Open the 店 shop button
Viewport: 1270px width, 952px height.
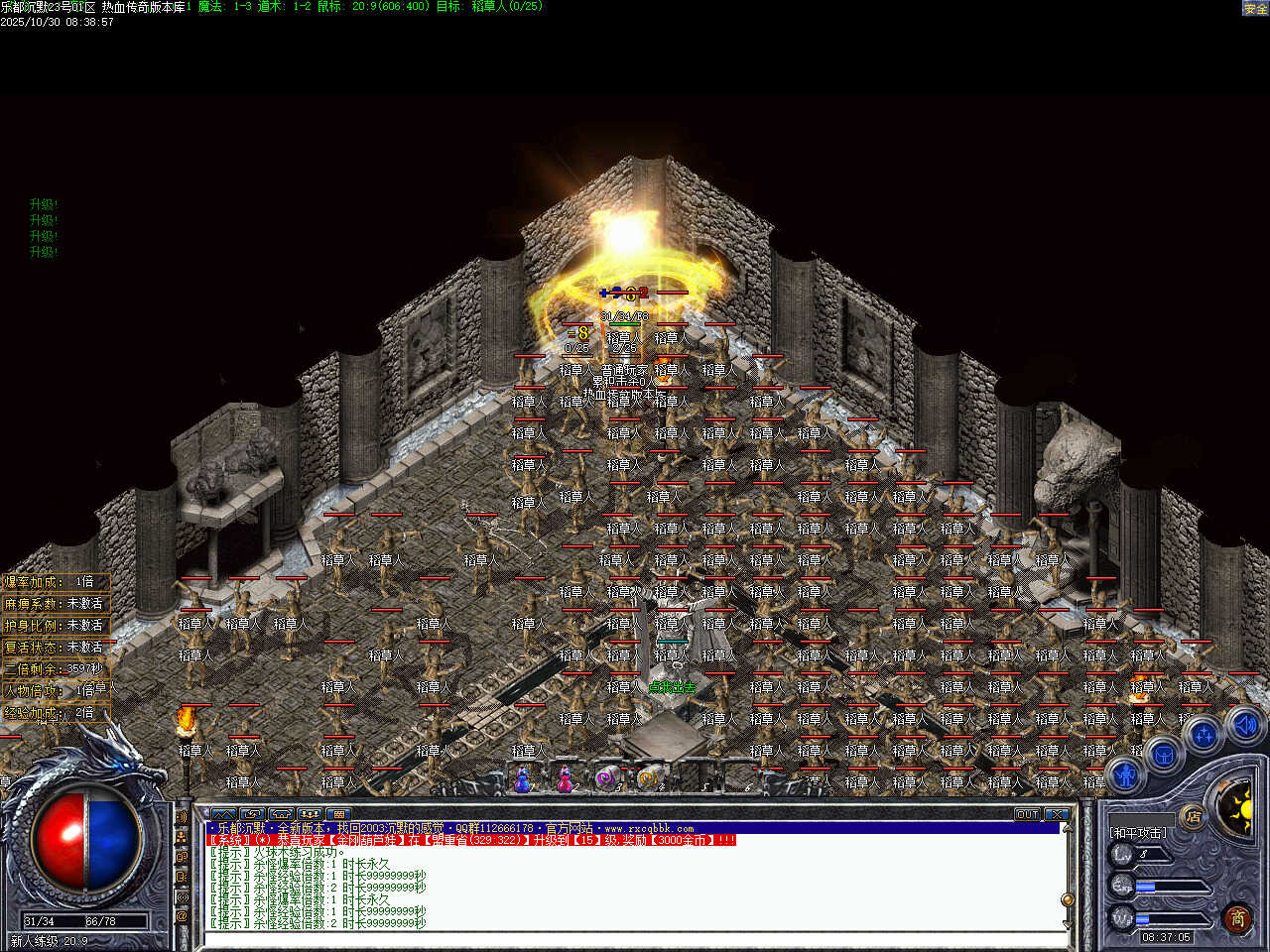pos(1192,817)
